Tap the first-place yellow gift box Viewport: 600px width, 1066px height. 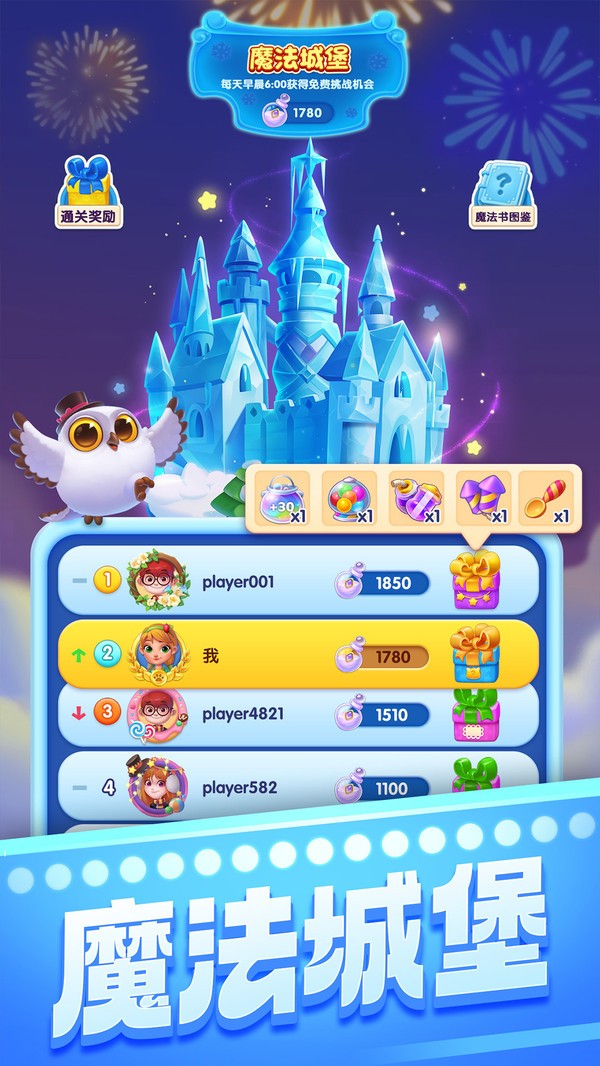(x=474, y=581)
